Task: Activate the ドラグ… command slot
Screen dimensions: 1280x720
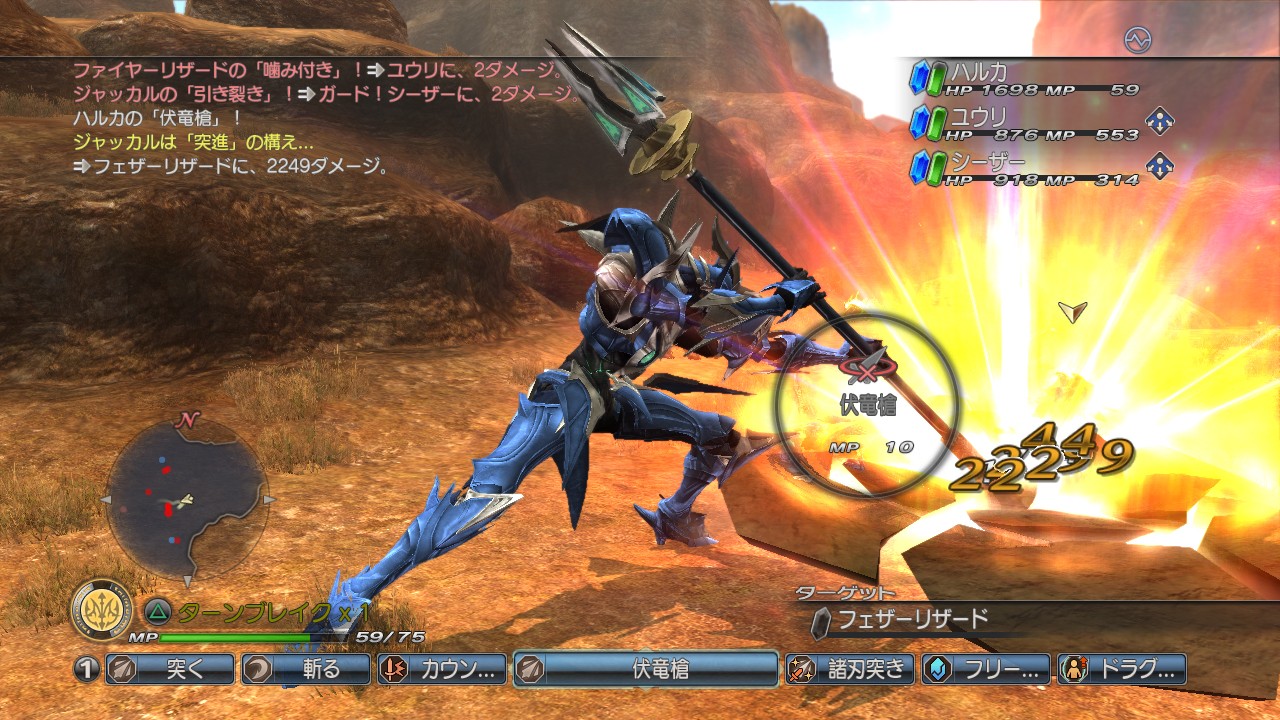Action: click(x=1121, y=669)
